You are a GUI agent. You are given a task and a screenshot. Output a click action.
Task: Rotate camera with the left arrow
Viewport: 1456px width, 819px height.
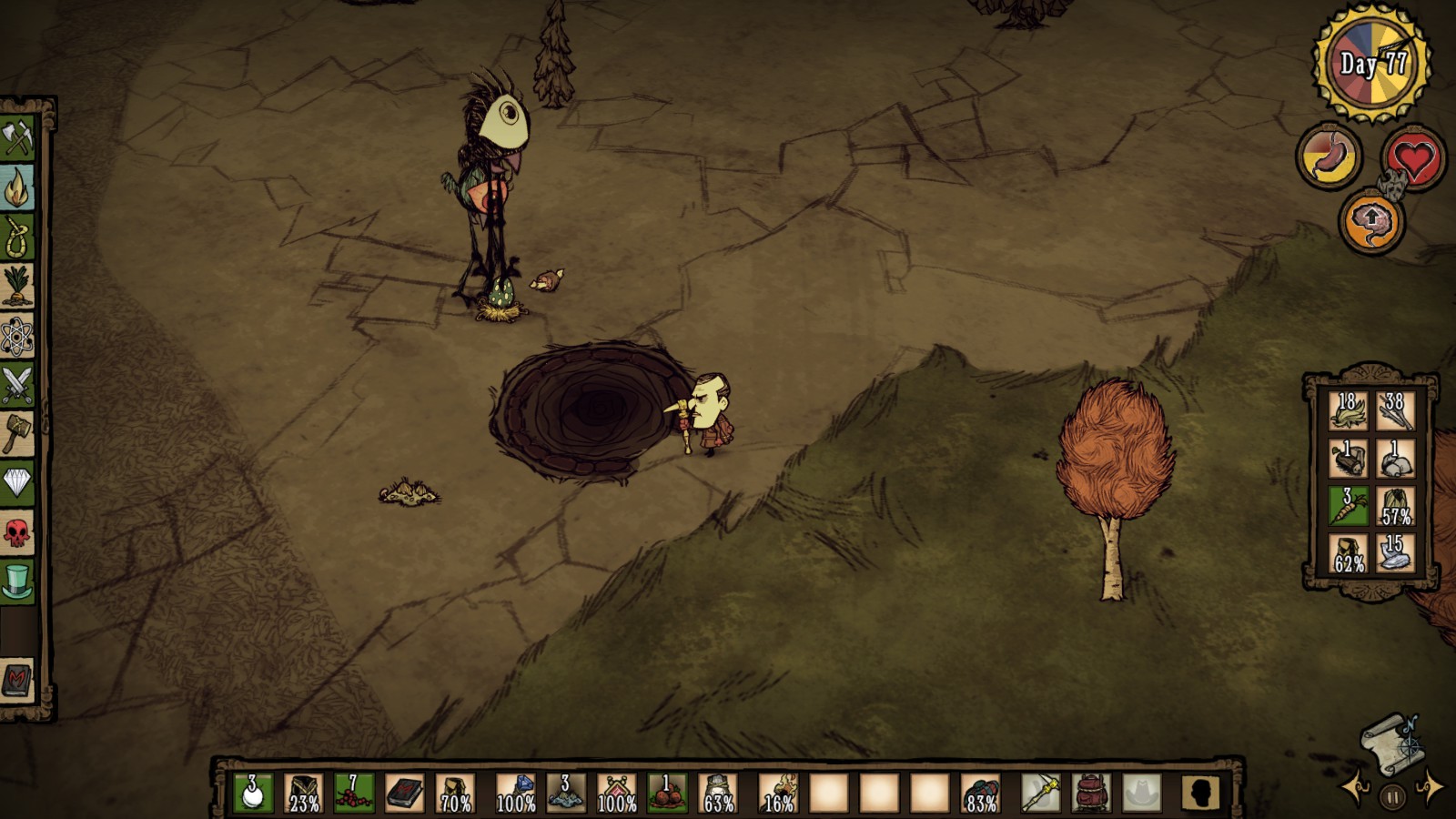click(1355, 789)
